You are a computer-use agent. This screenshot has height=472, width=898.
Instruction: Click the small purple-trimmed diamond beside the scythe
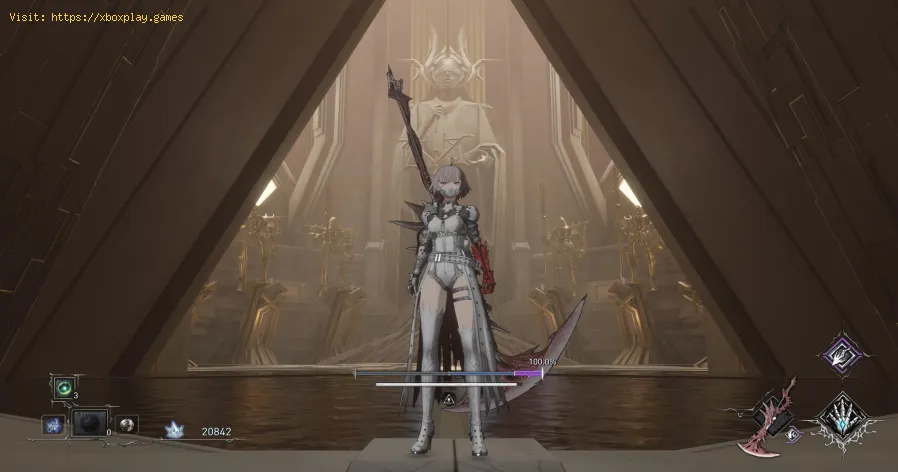pyautogui.click(x=793, y=433)
